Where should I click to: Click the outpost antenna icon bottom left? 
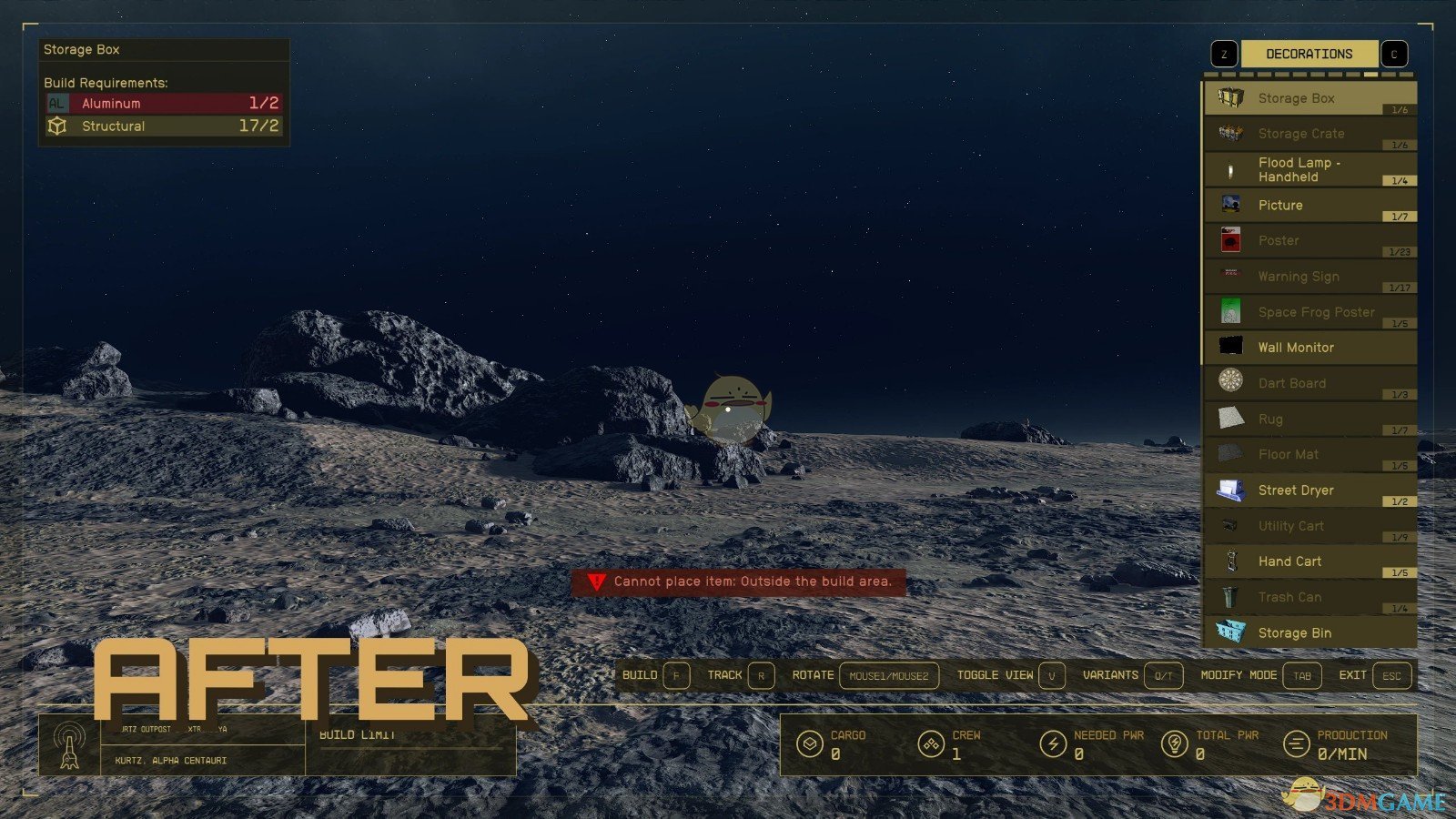[x=68, y=744]
